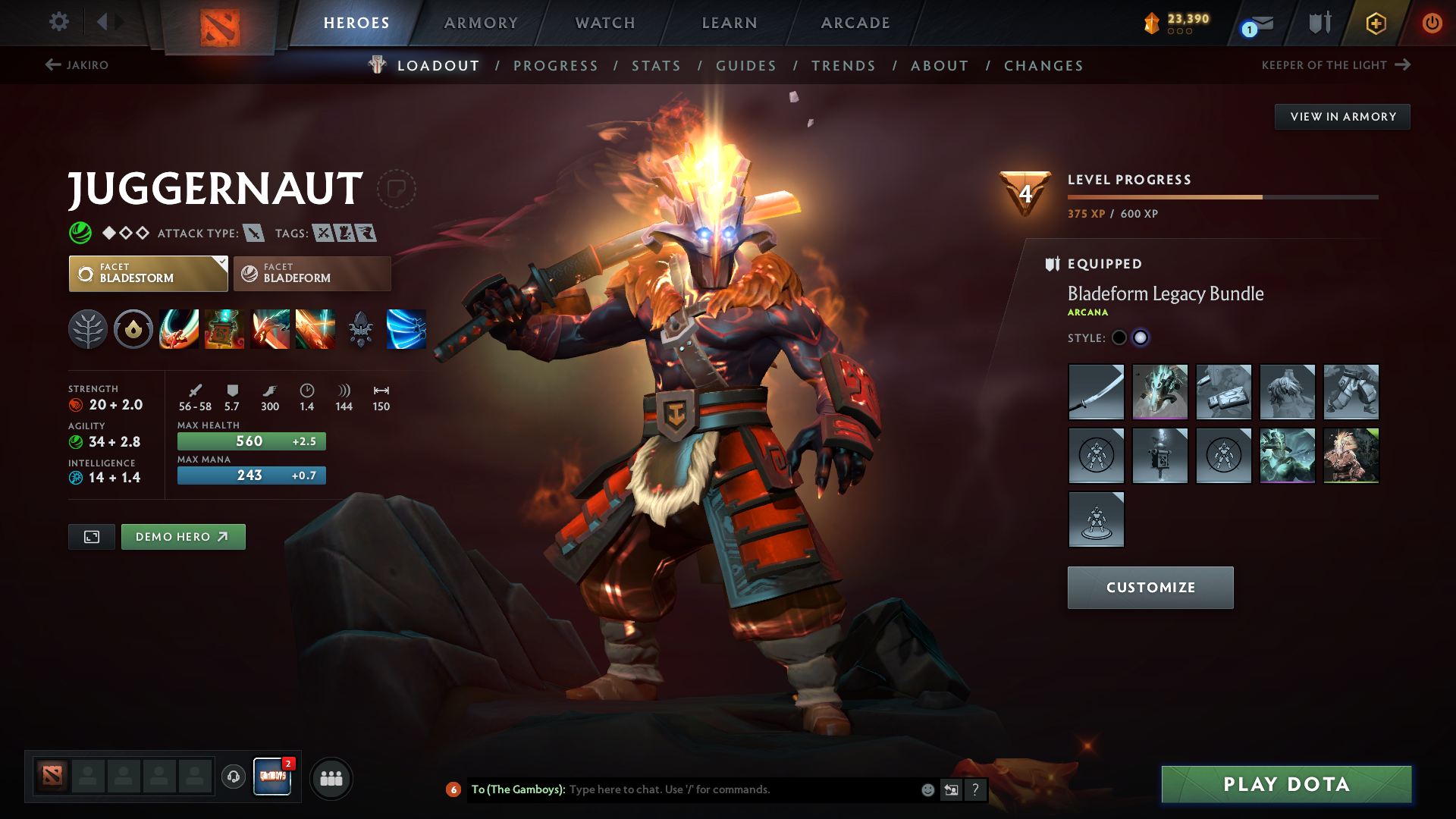Open settings via the gear icon
This screenshot has width=1456, height=819.
[59, 23]
